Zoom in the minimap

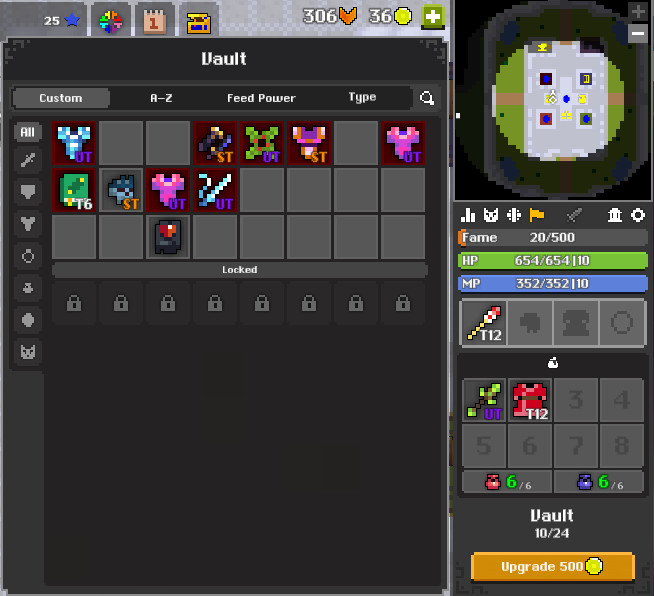638,11
